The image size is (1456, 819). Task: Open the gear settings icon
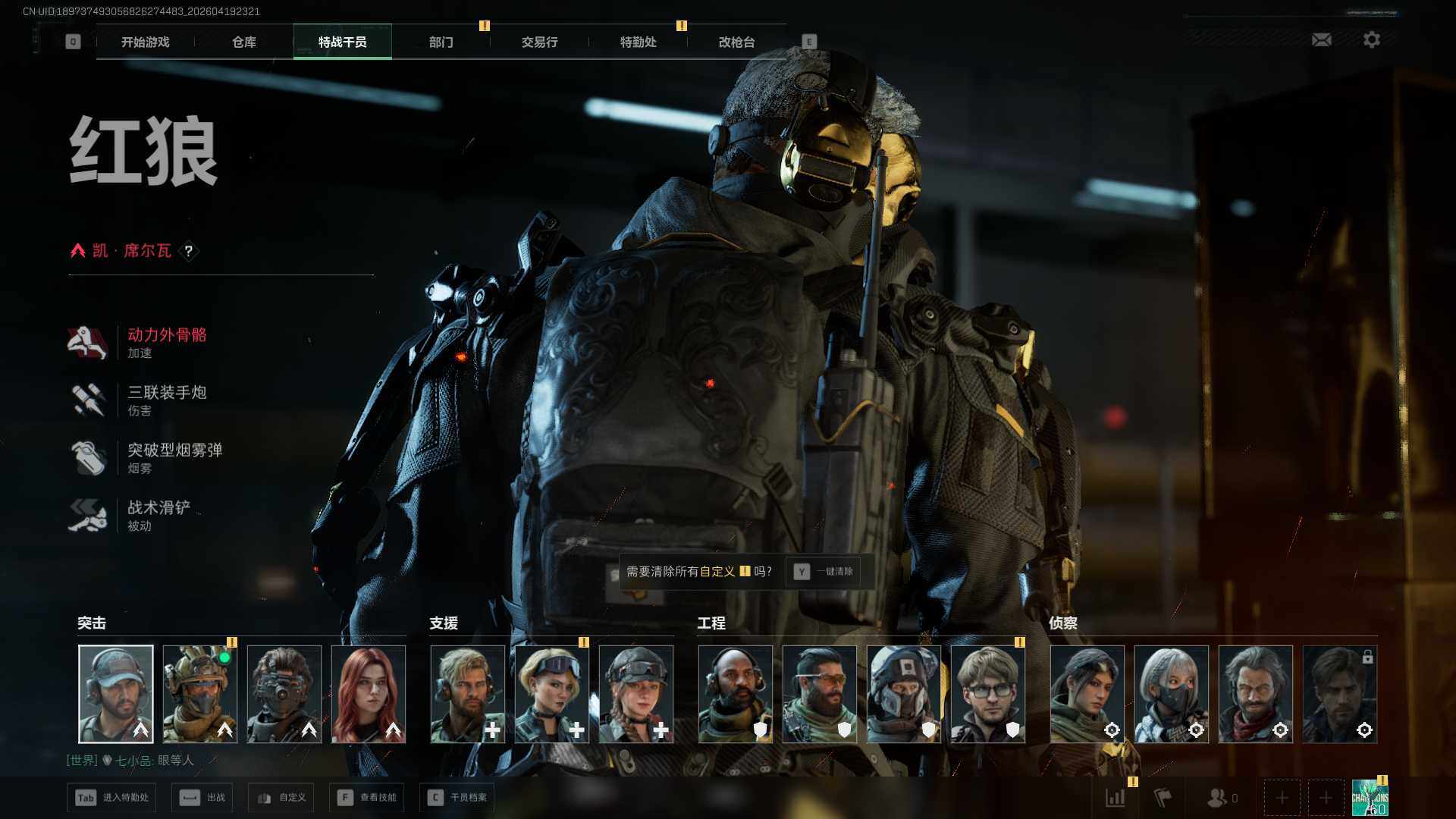(x=1371, y=39)
